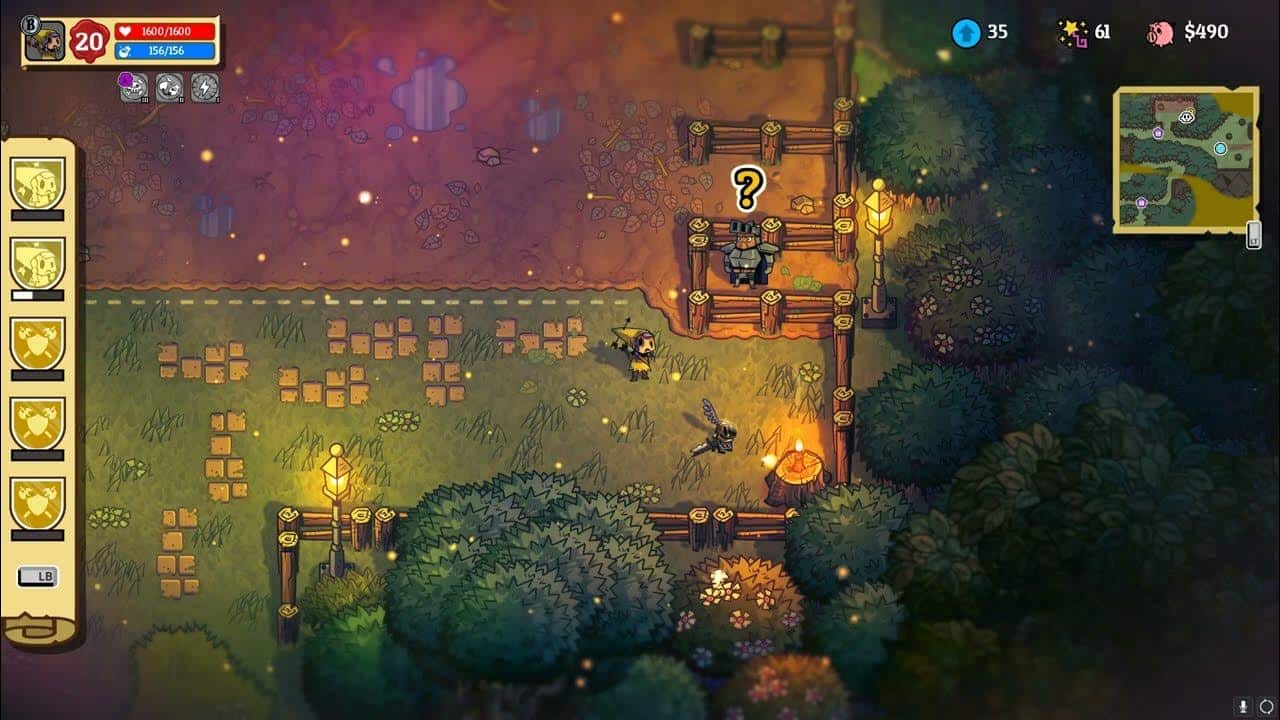Screen dimensions: 1280x720
Task: Expand the minimap view
Action: (1185, 158)
